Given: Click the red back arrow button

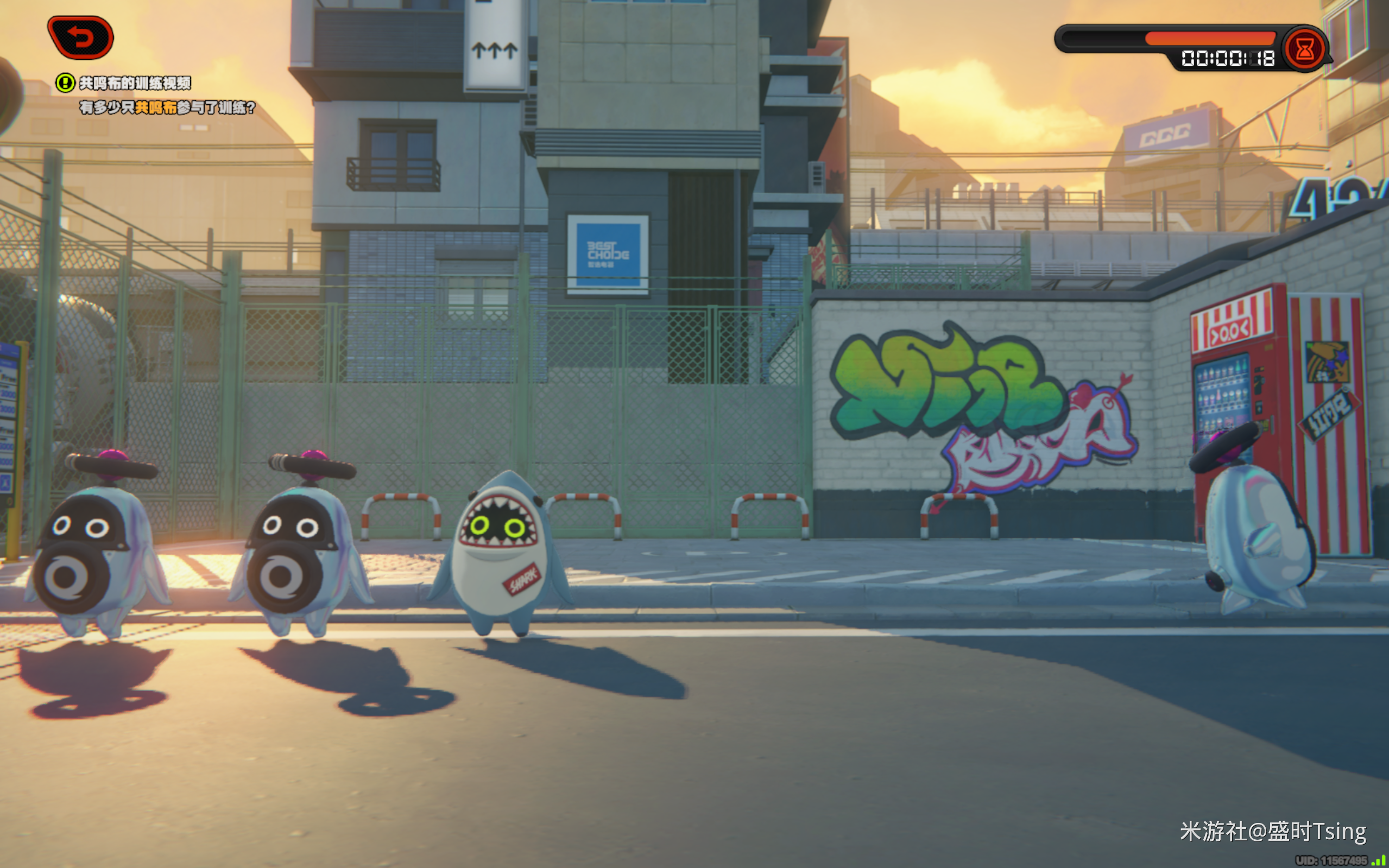Looking at the screenshot, I should [81, 38].
